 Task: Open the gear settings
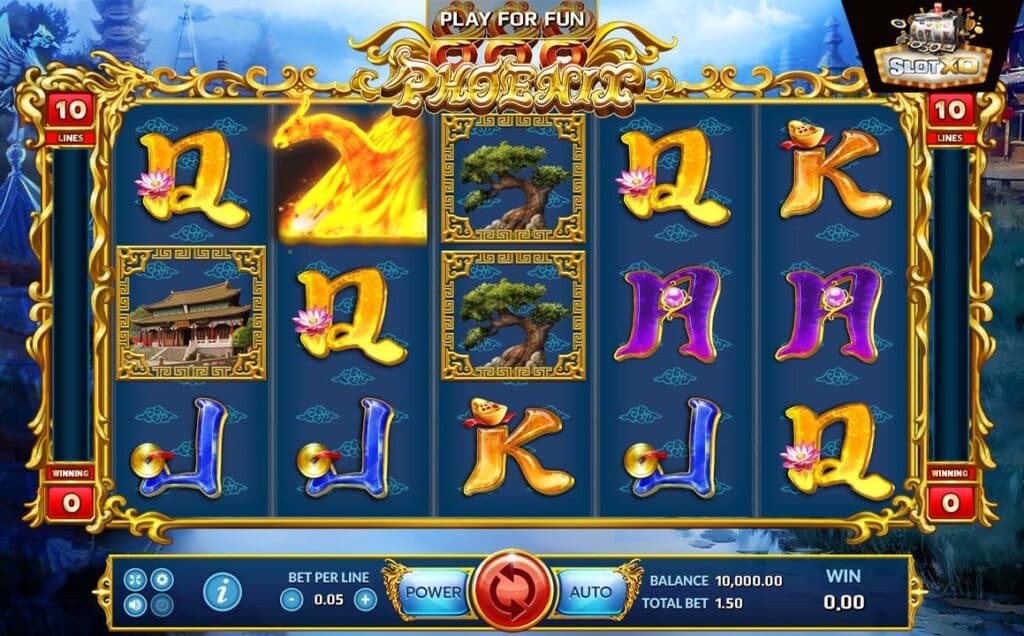(x=161, y=580)
